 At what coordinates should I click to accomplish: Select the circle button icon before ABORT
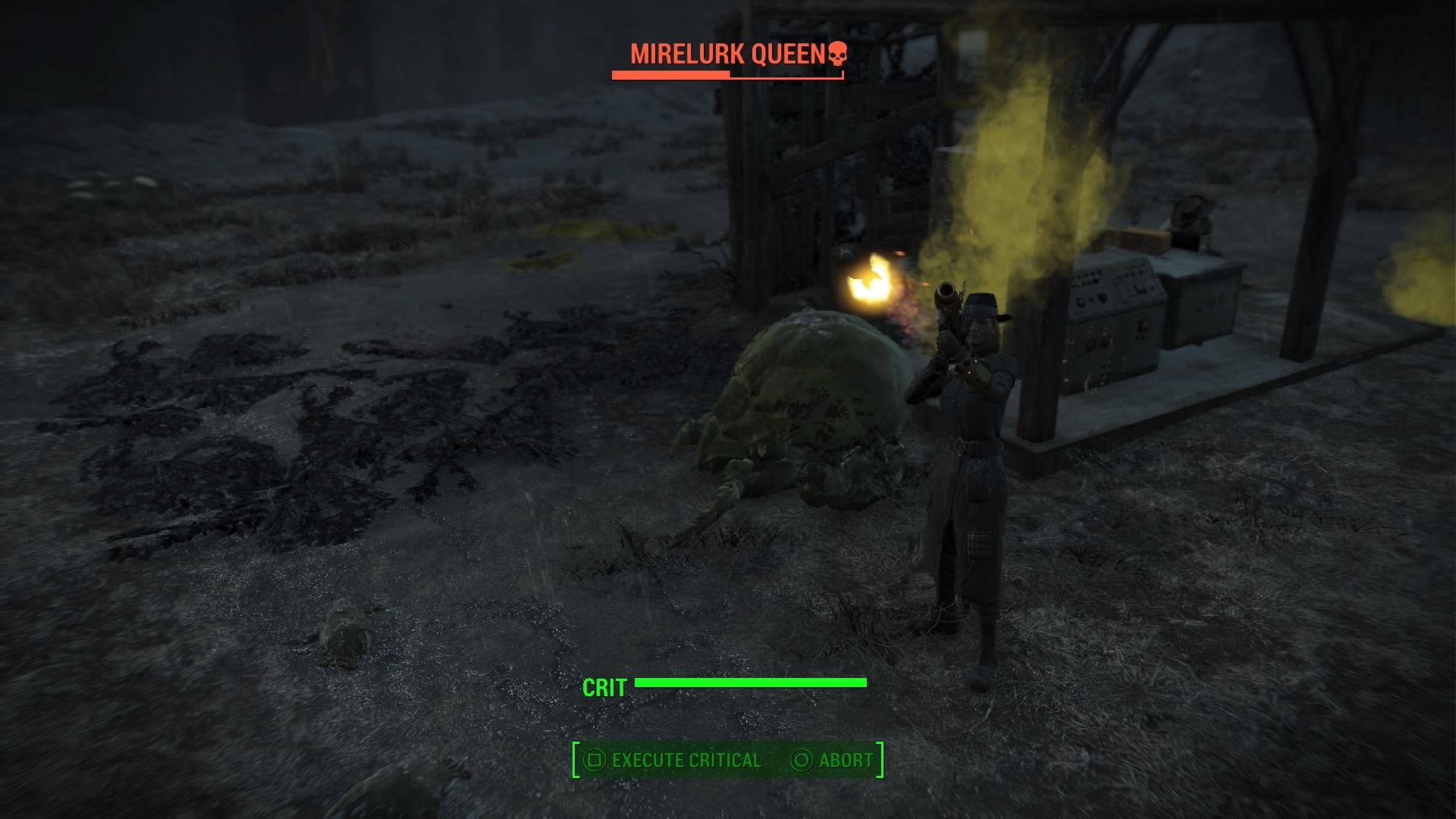801,759
